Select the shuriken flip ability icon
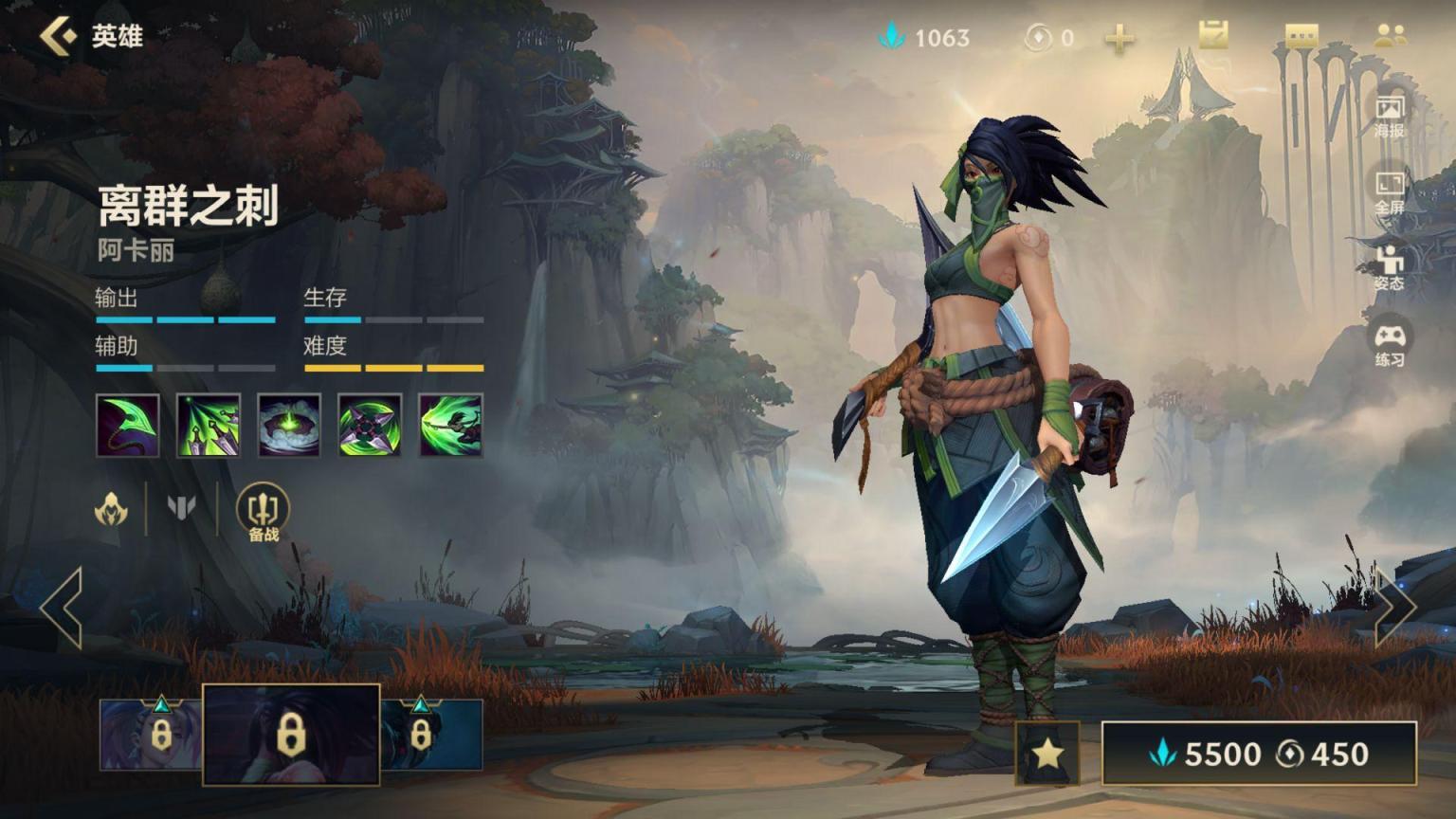 coord(370,426)
